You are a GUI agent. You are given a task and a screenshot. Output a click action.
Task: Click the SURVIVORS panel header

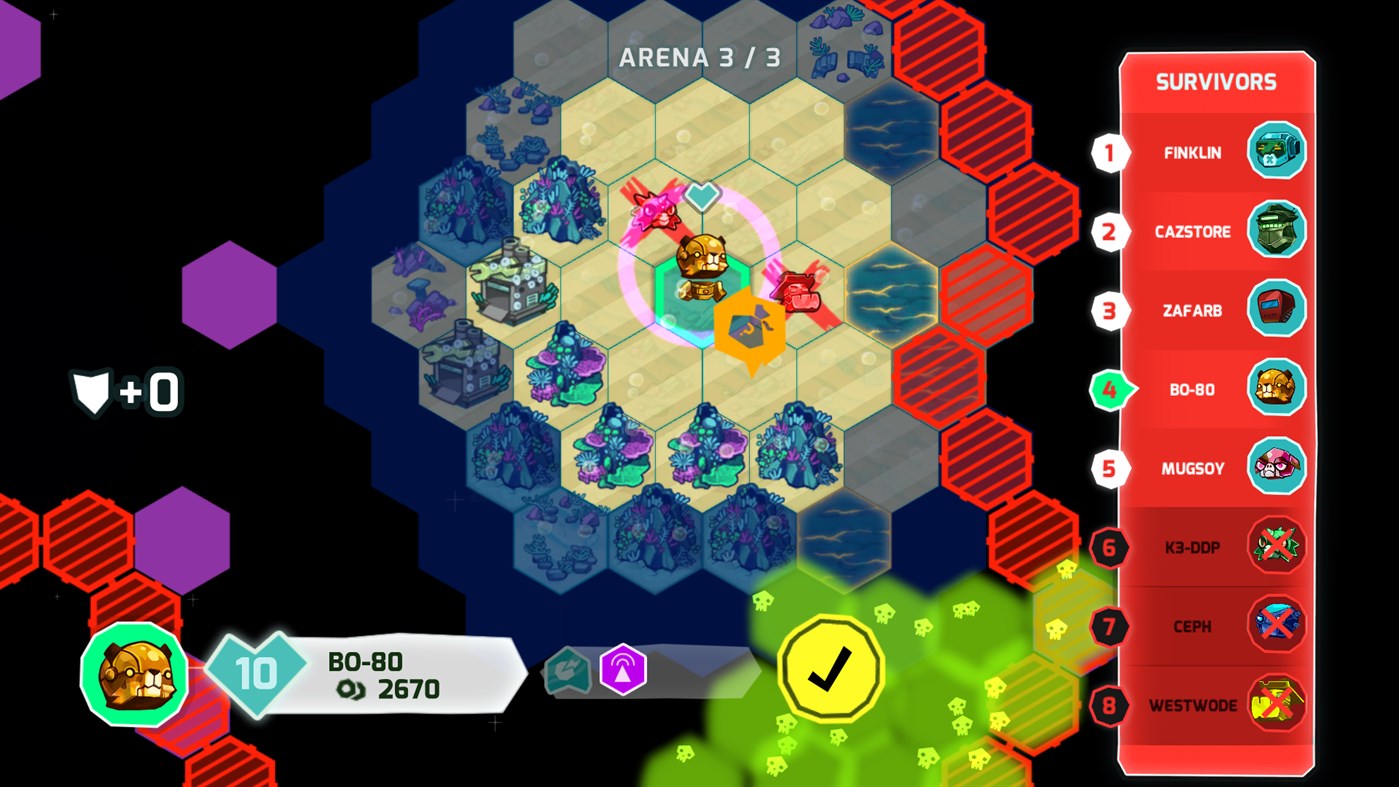click(x=1216, y=82)
